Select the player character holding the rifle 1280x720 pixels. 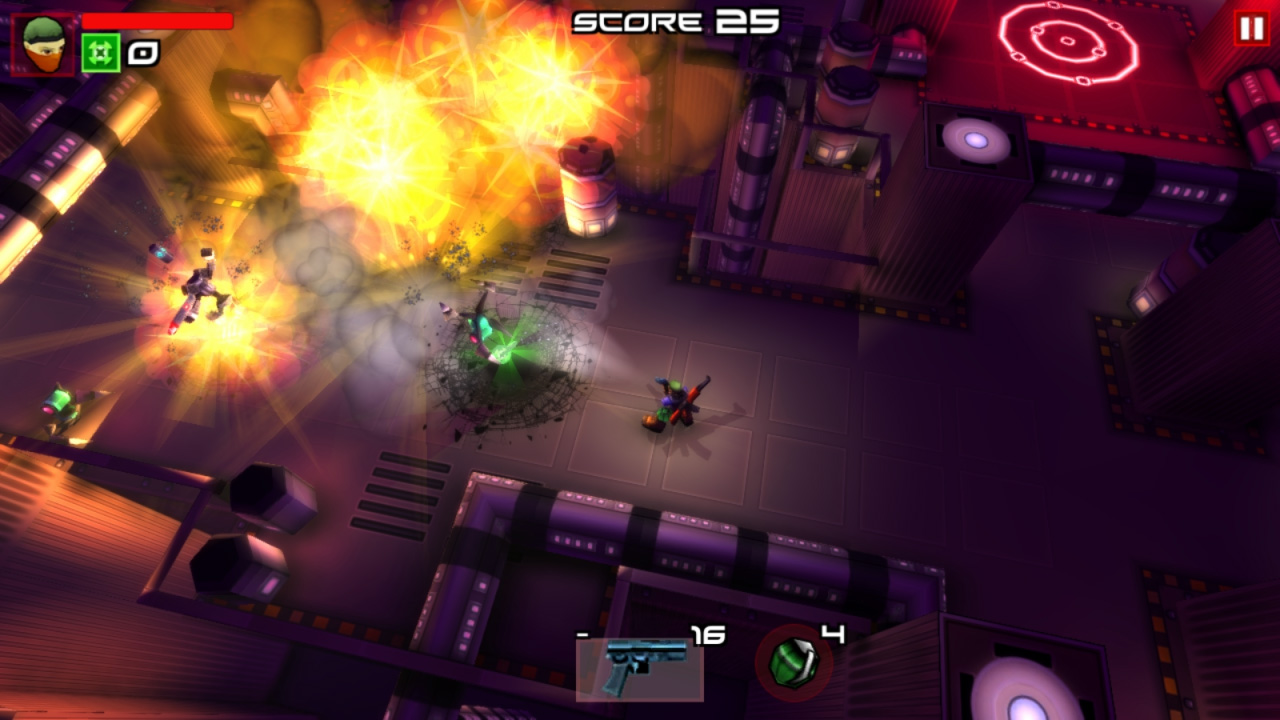tap(675, 400)
